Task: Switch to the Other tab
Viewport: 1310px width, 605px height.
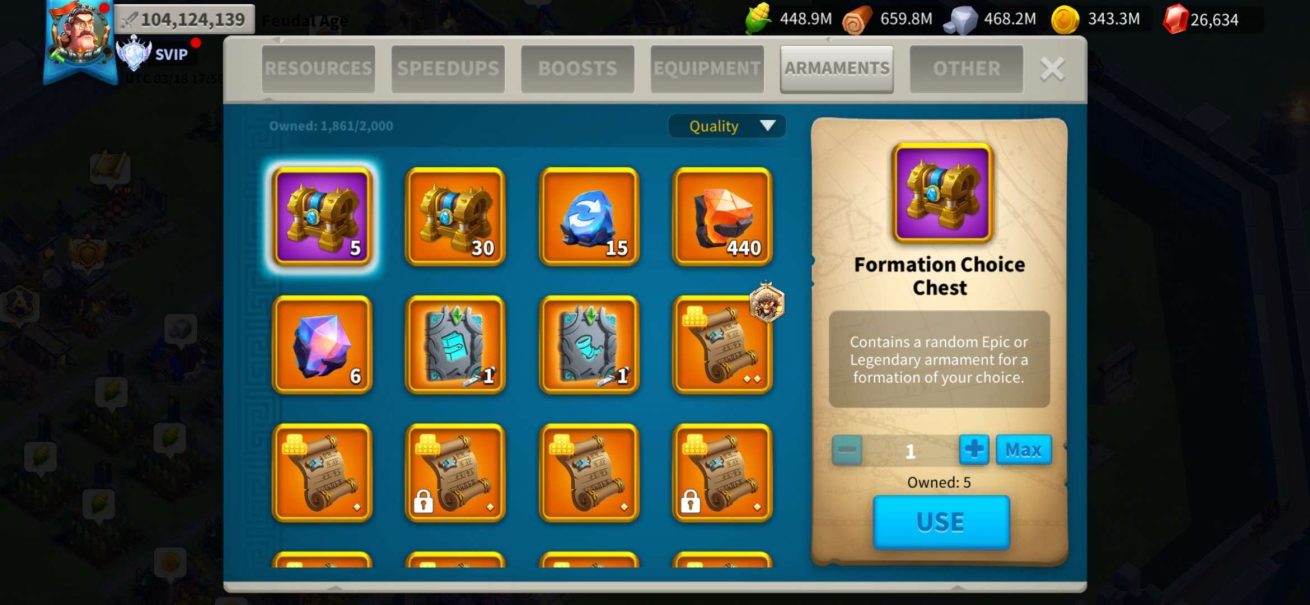Action: coord(966,69)
